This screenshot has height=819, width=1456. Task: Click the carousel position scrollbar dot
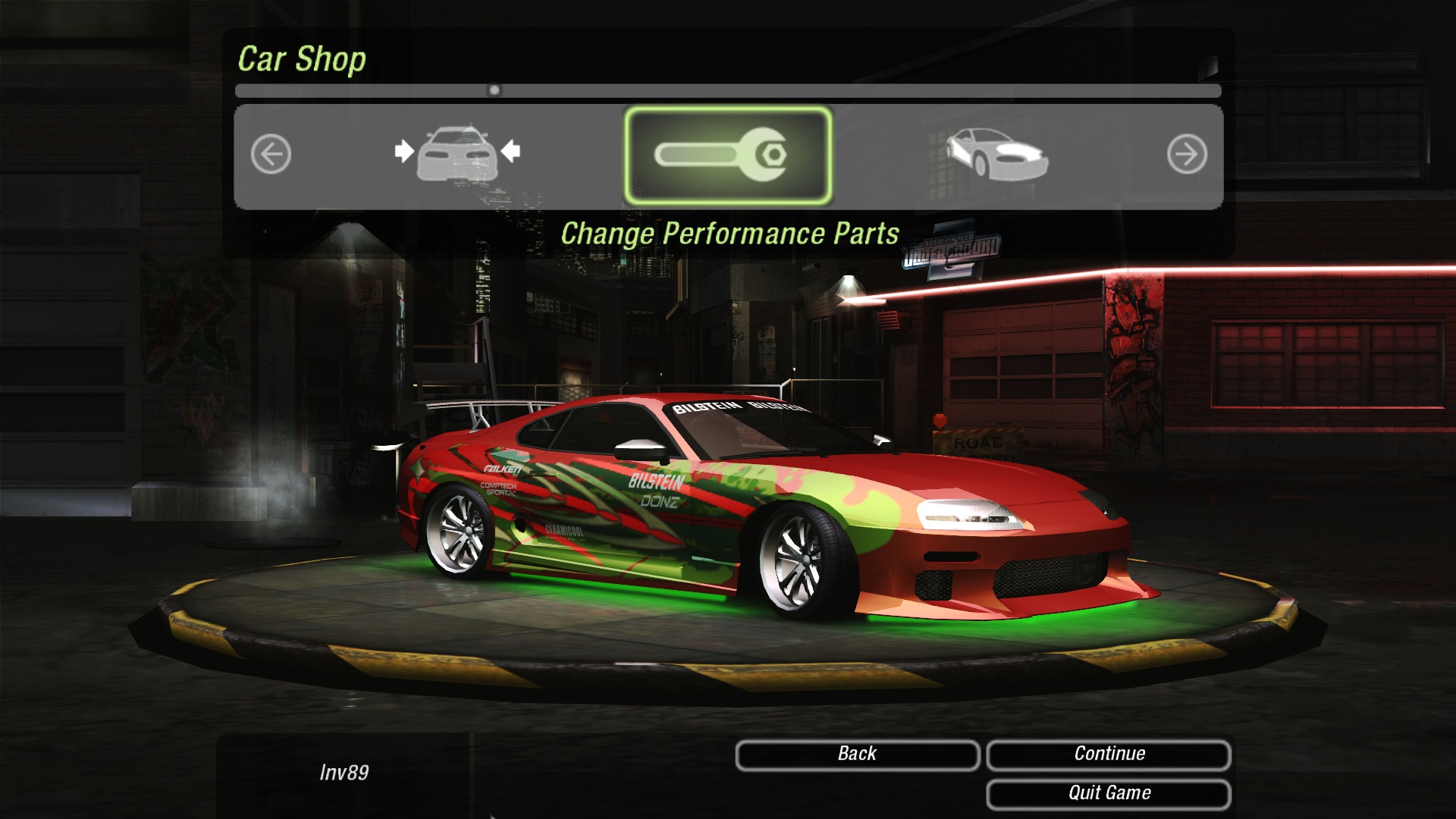[494, 90]
